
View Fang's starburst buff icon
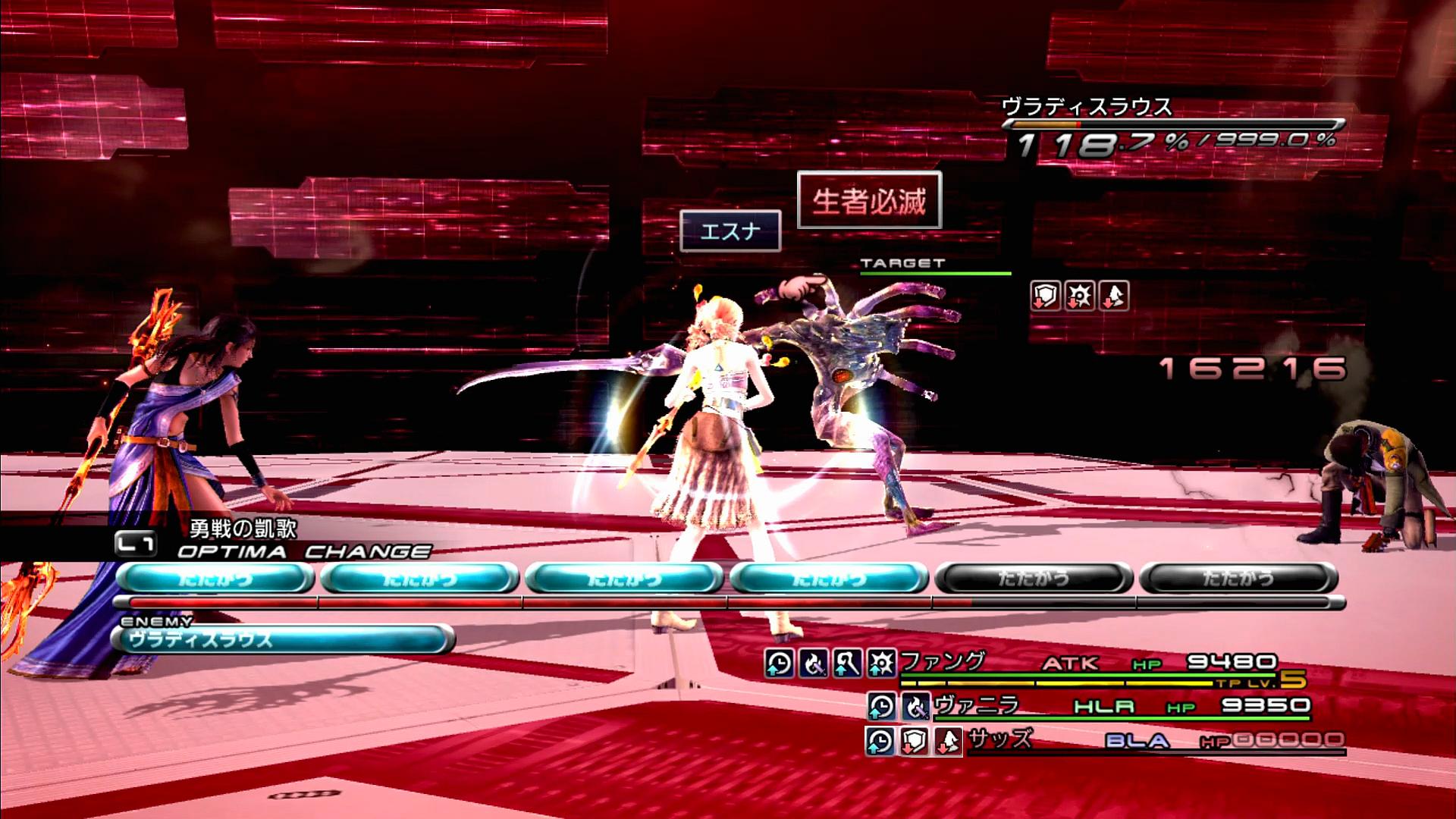(881, 664)
